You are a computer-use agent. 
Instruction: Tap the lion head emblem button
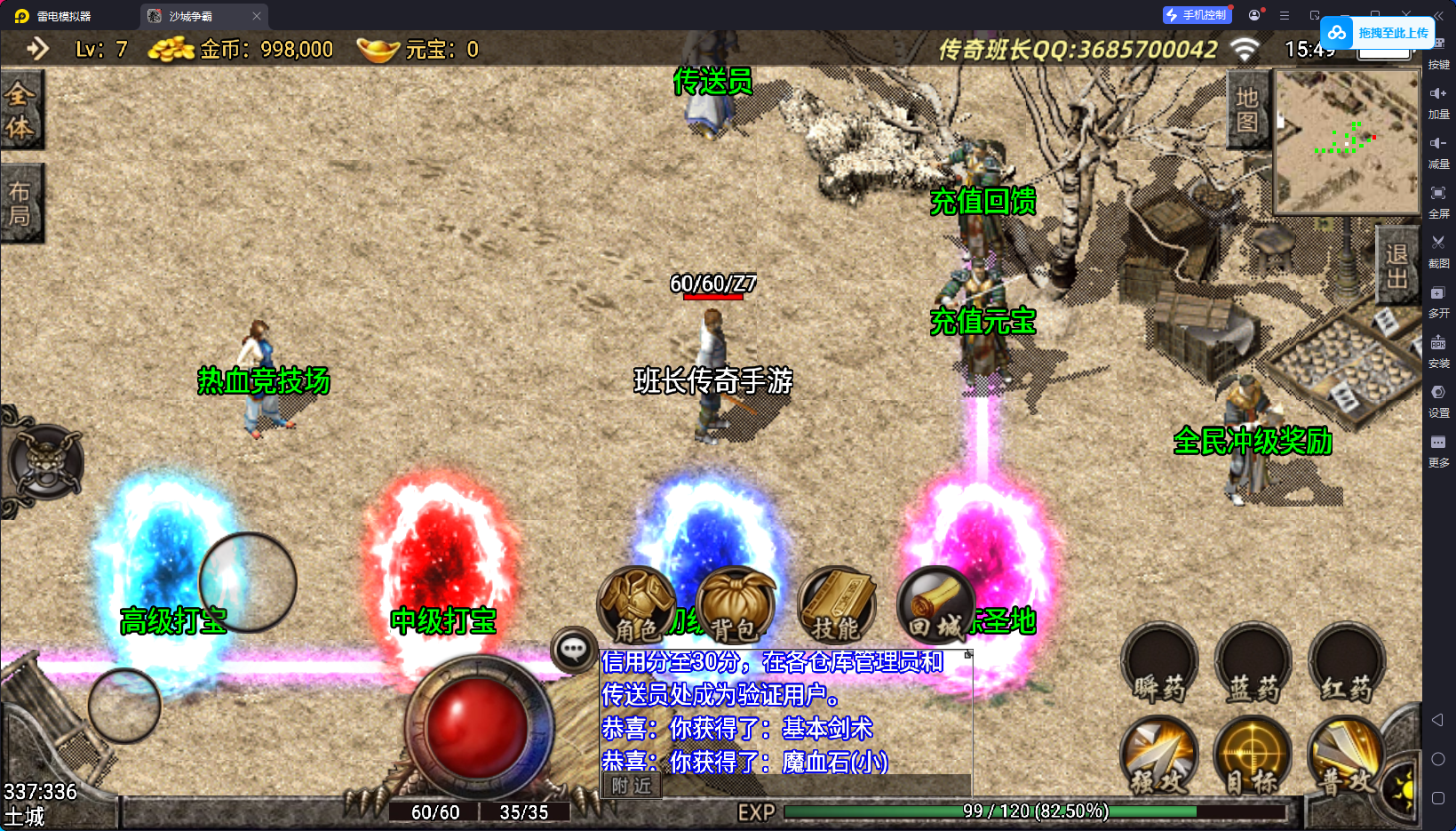click(x=44, y=461)
